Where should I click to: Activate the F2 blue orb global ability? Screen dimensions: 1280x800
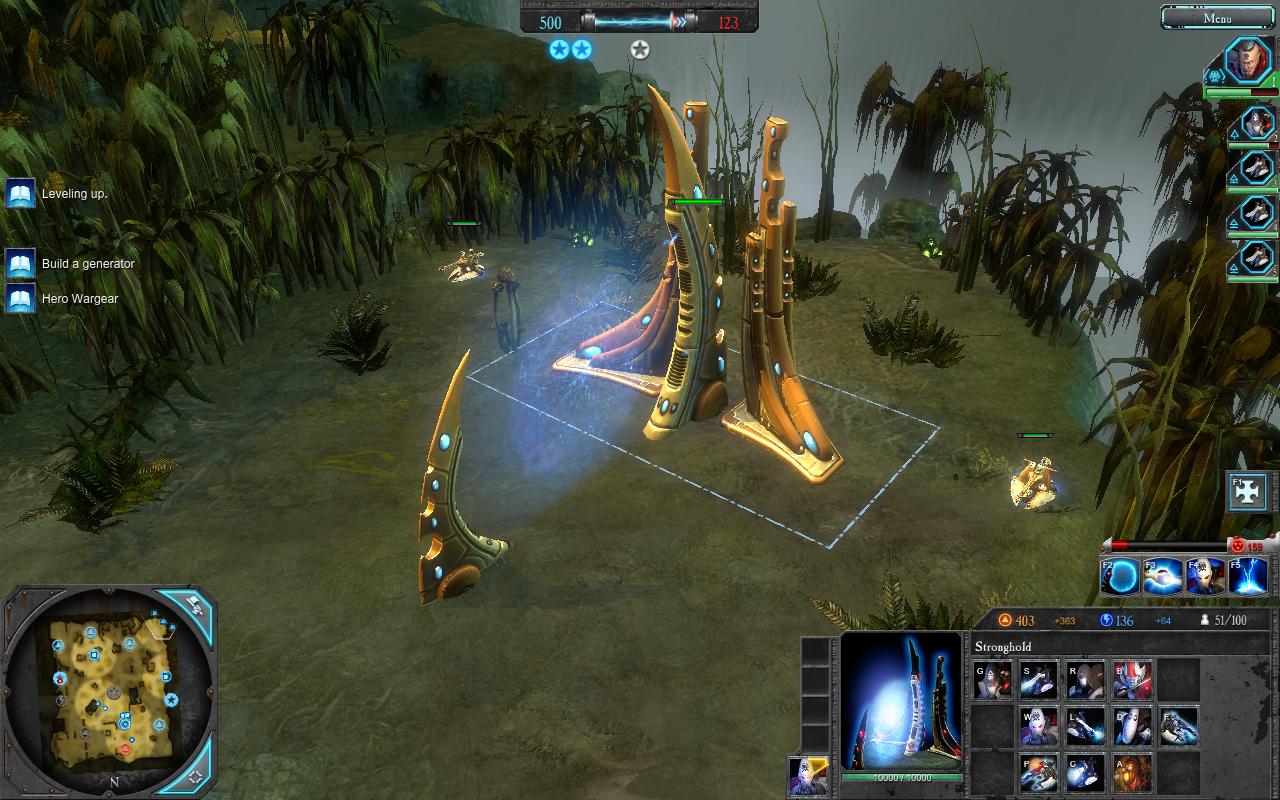1121,576
